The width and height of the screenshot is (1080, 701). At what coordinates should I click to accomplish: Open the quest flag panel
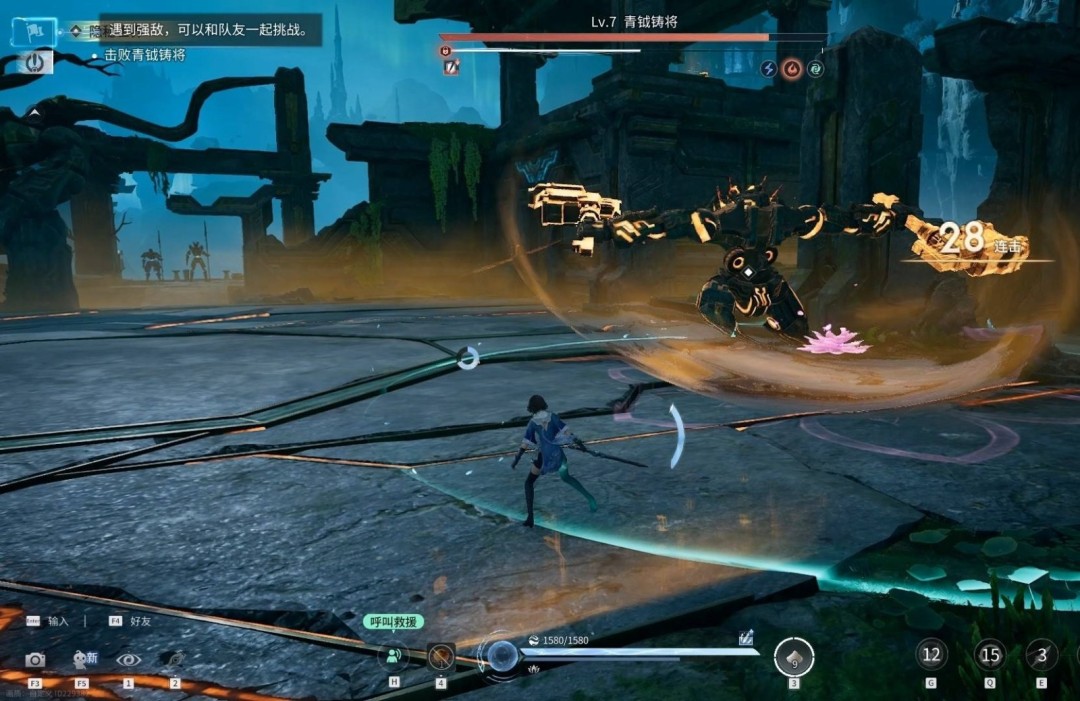(33, 32)
